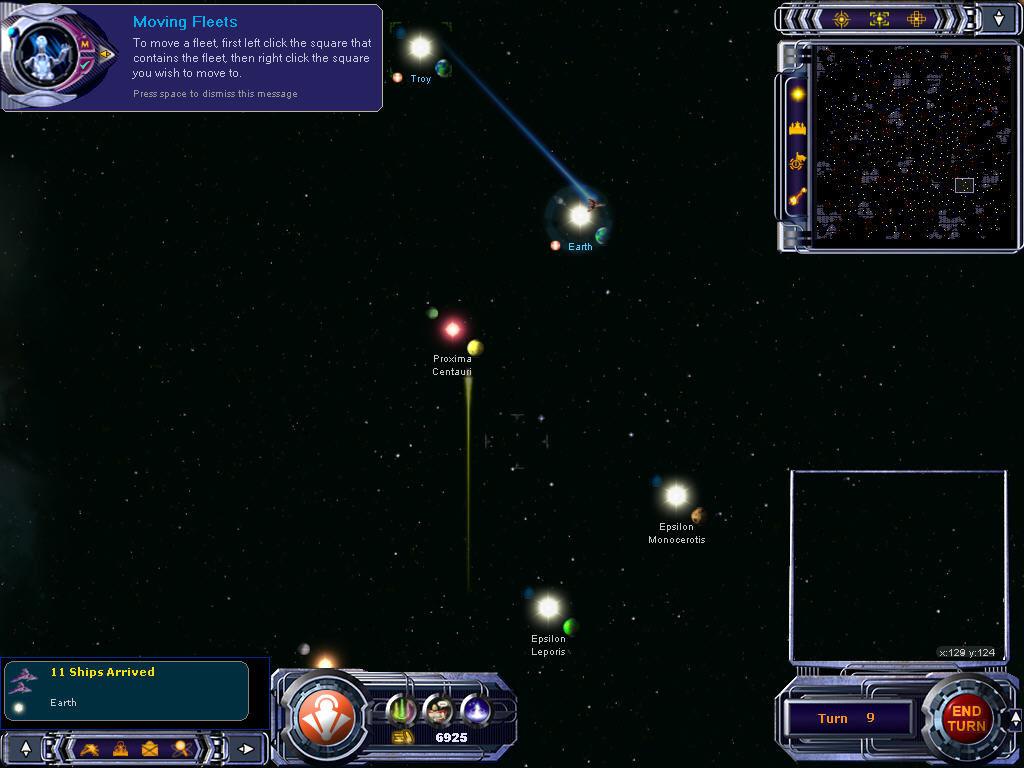
Task: Click the magnifier search icon in bottom toolbar
Action: [180, 747]
